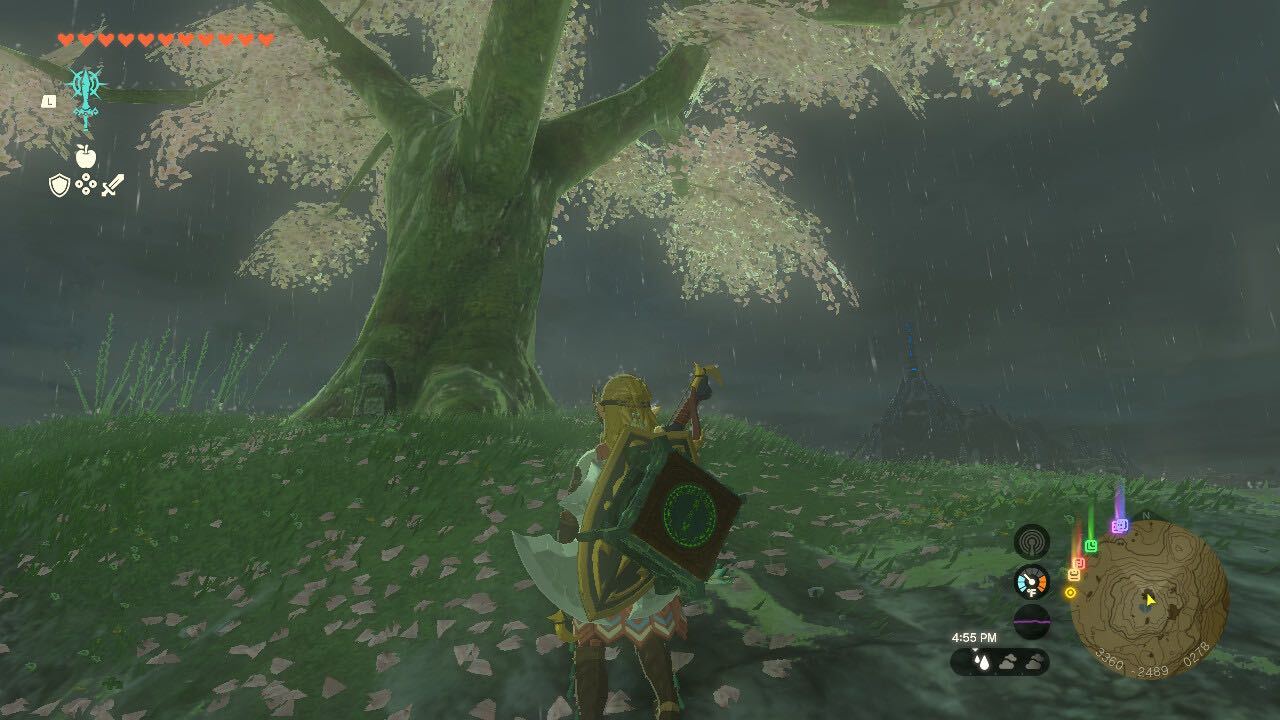Toggle the first cloudy weather forecast icon

[1007, 661]
